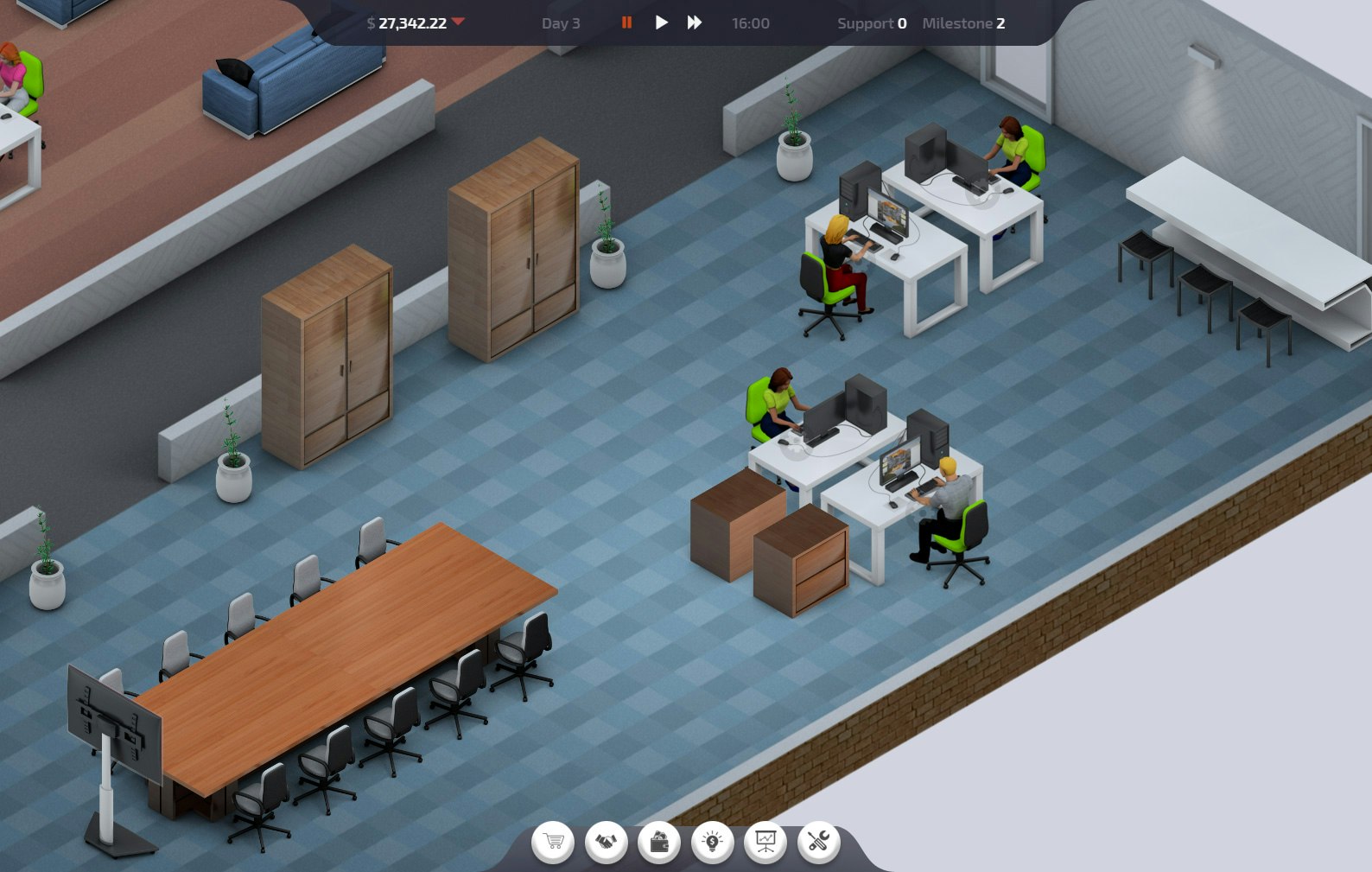Click the 16:00 clock display

coord(750,23)
